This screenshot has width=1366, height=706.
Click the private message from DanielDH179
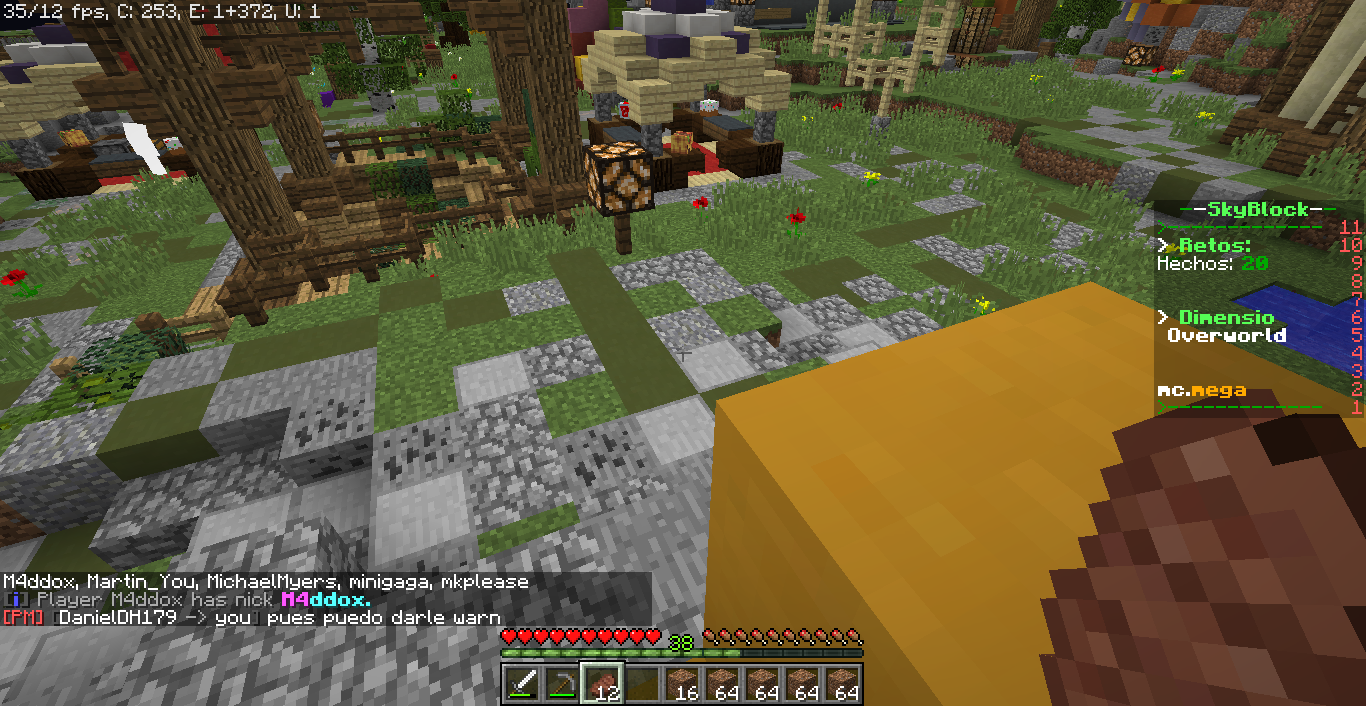click(252, 618)
